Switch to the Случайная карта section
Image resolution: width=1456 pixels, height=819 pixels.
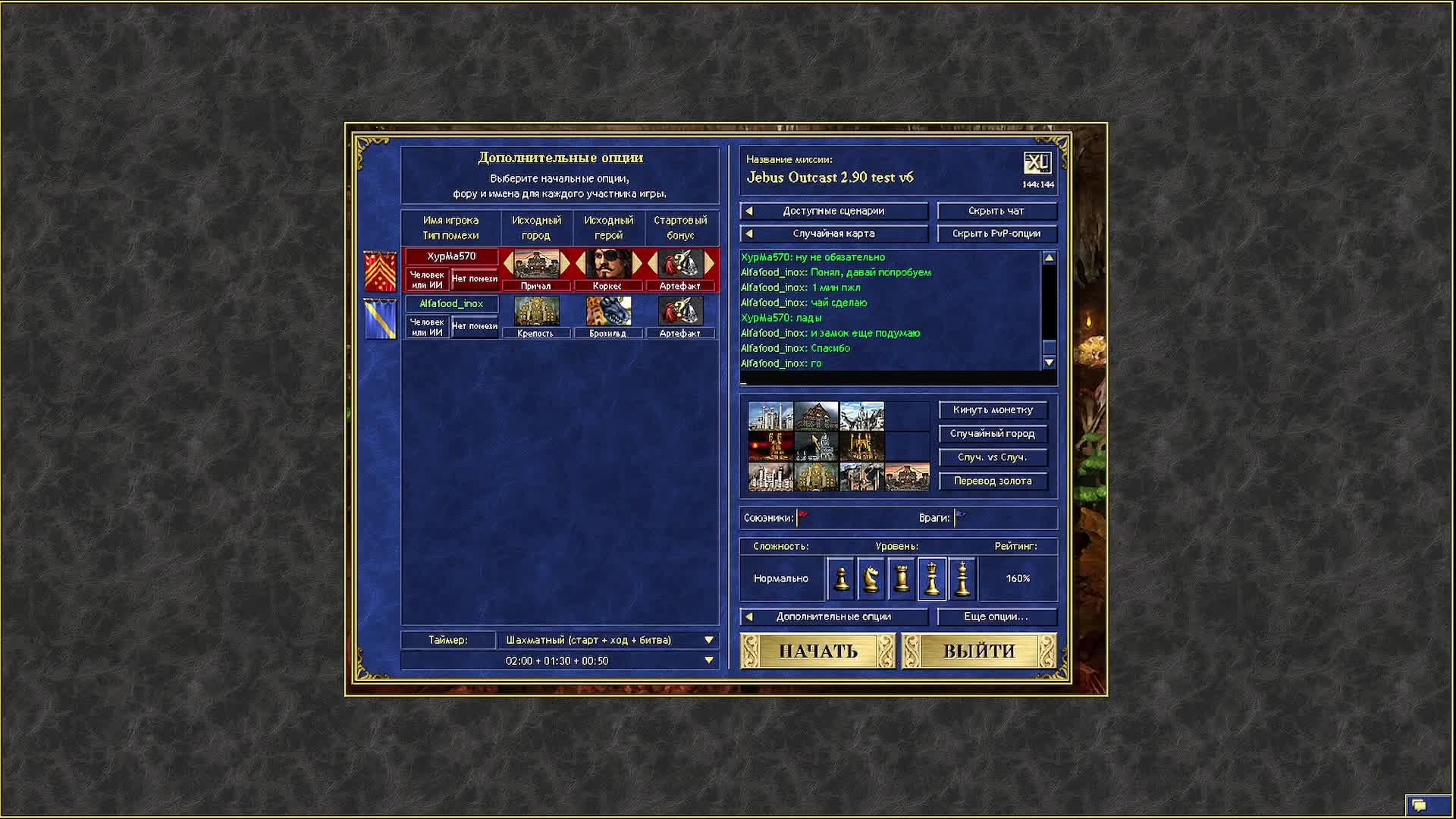(834, 234)
